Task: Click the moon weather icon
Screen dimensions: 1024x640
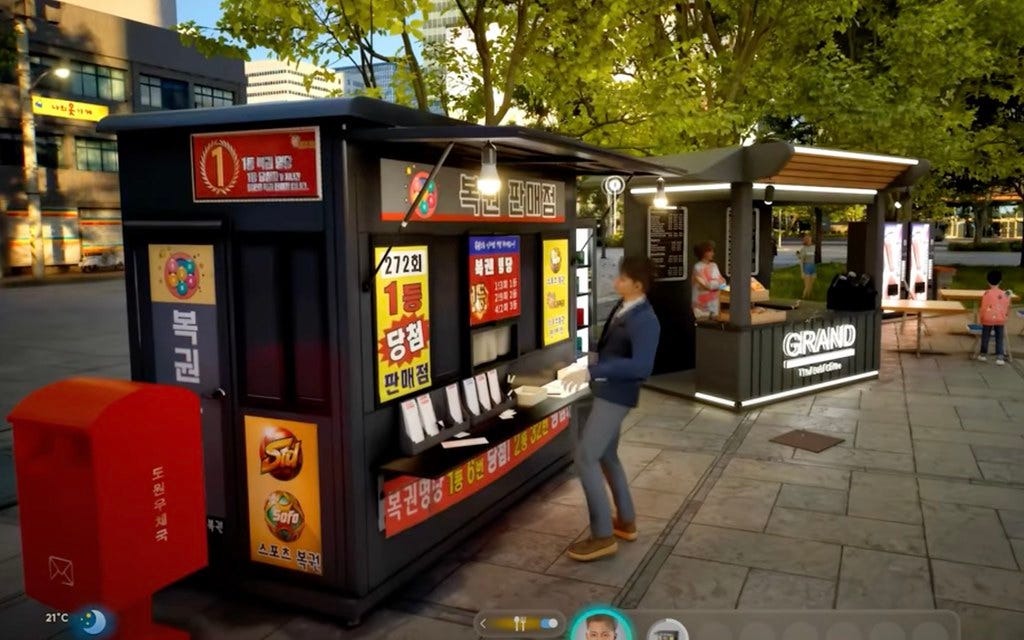Action: point(93,621)
